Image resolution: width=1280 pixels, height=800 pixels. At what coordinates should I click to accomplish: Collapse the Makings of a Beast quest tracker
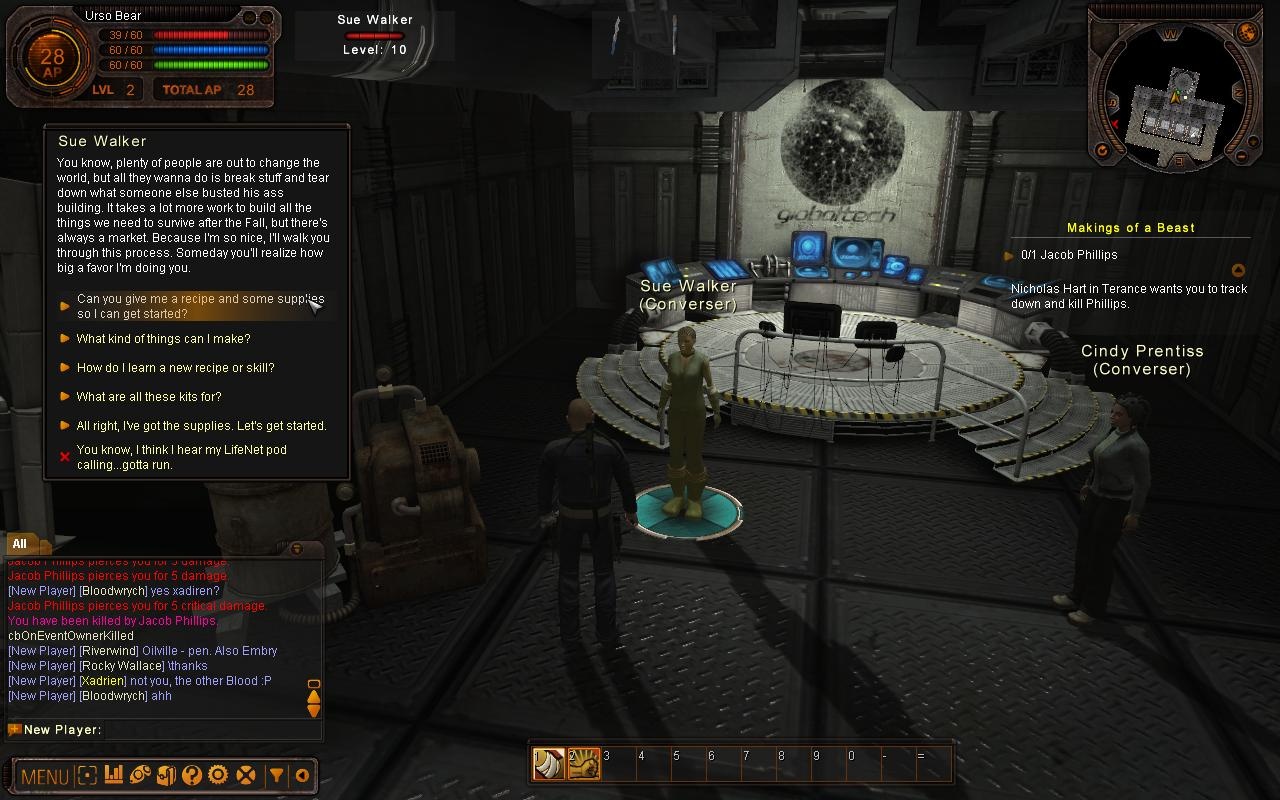(x=1238, y=270)
